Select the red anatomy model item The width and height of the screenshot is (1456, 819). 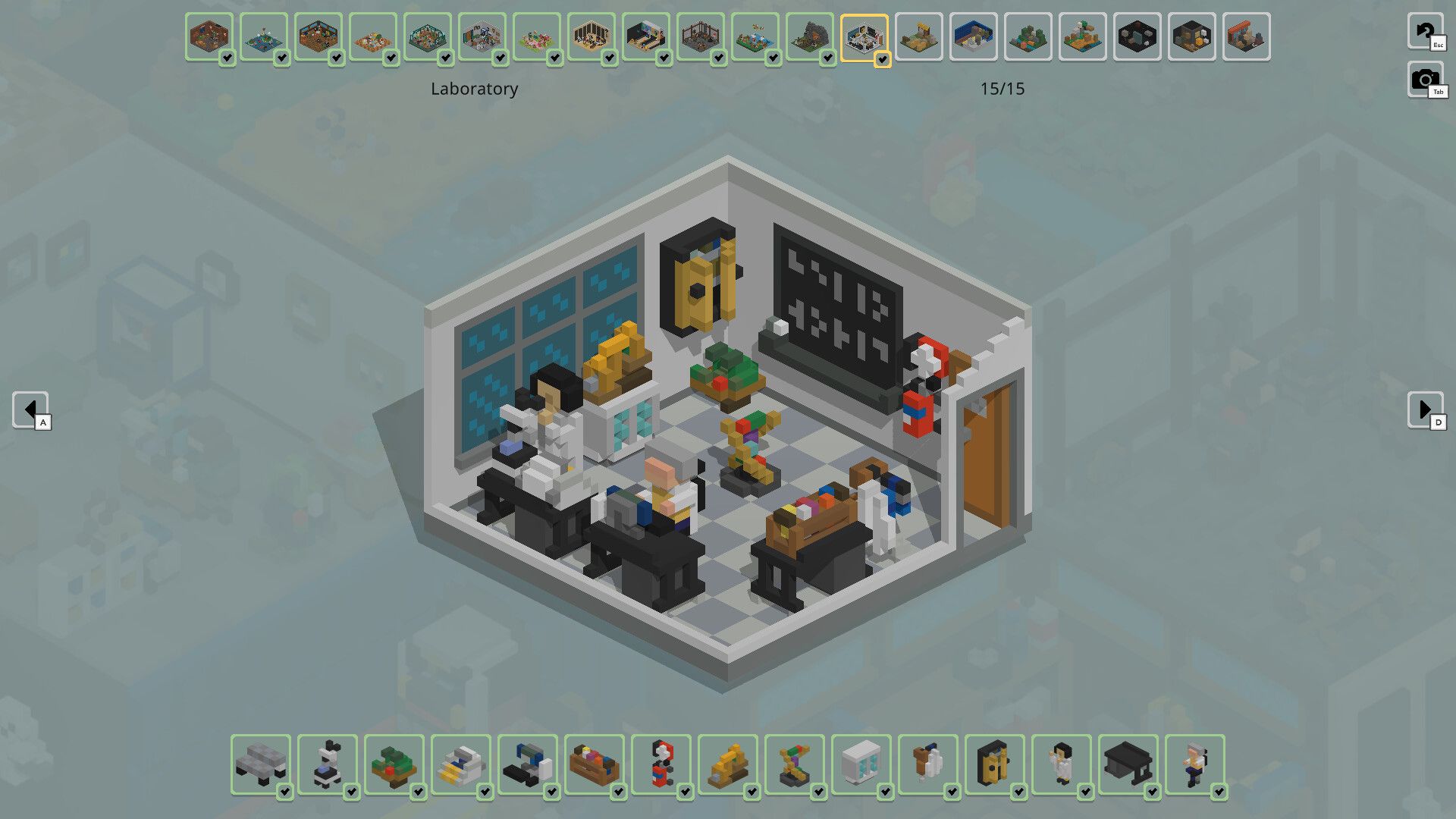click(x=661, y=764)
